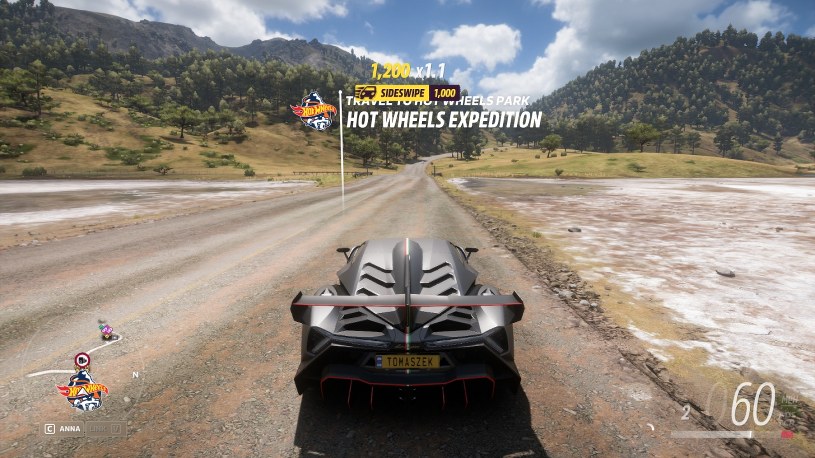Select the Hot Wheels marker on the minimap

[x=83, y=392]
